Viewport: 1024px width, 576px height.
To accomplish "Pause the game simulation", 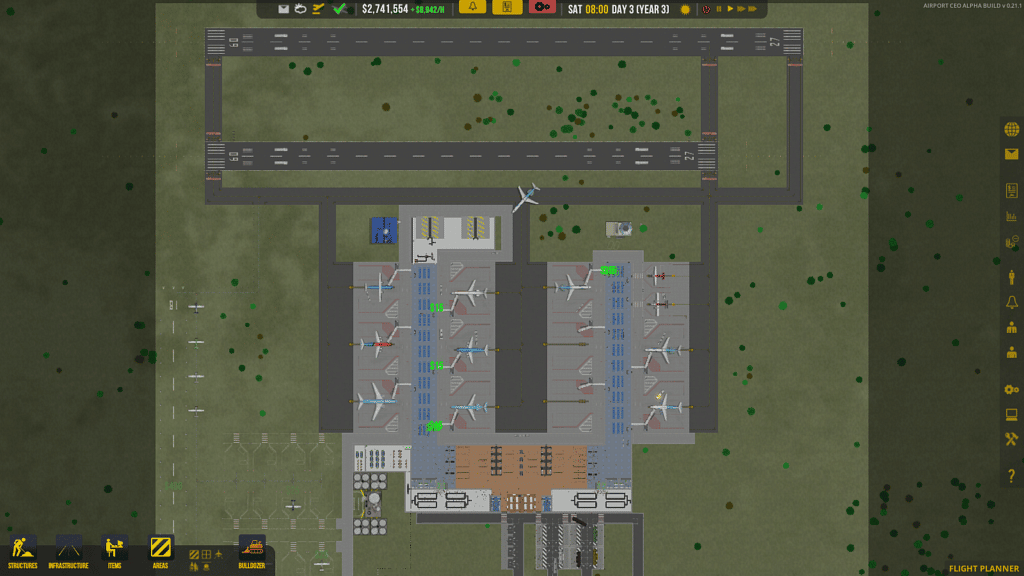I will click(718, 9).
